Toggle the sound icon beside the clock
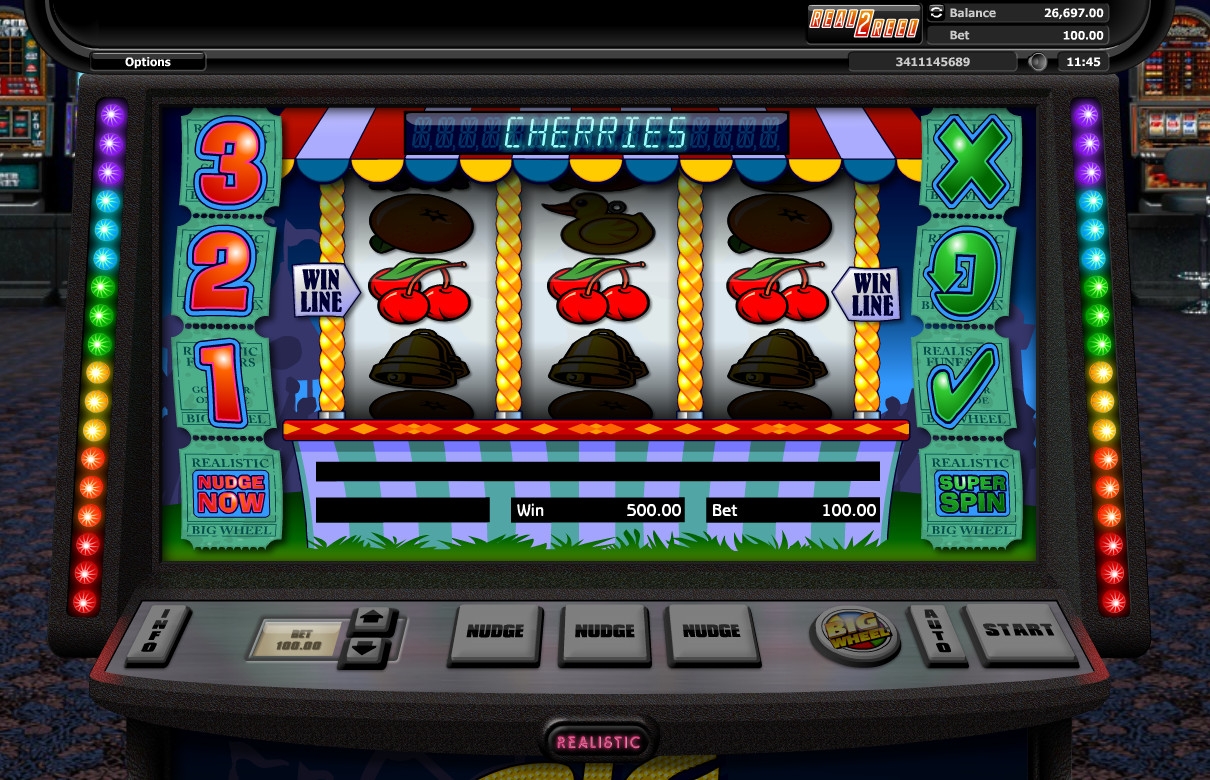The height and width of the screenshot is (780, 1210). (x=1038, y=62)
